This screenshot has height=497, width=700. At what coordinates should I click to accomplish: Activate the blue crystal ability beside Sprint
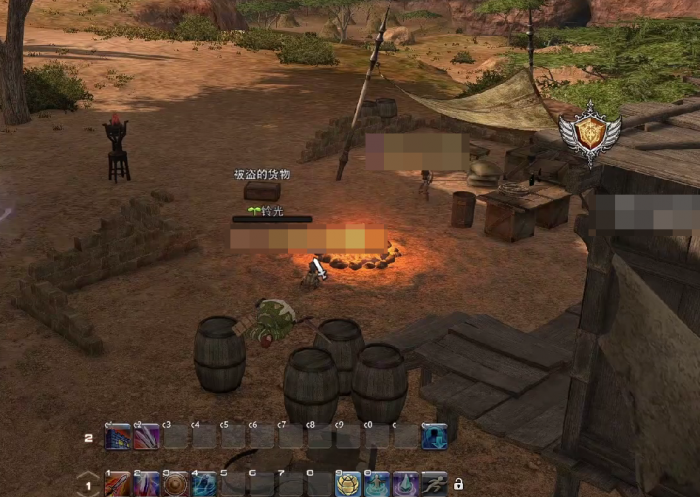405,484
